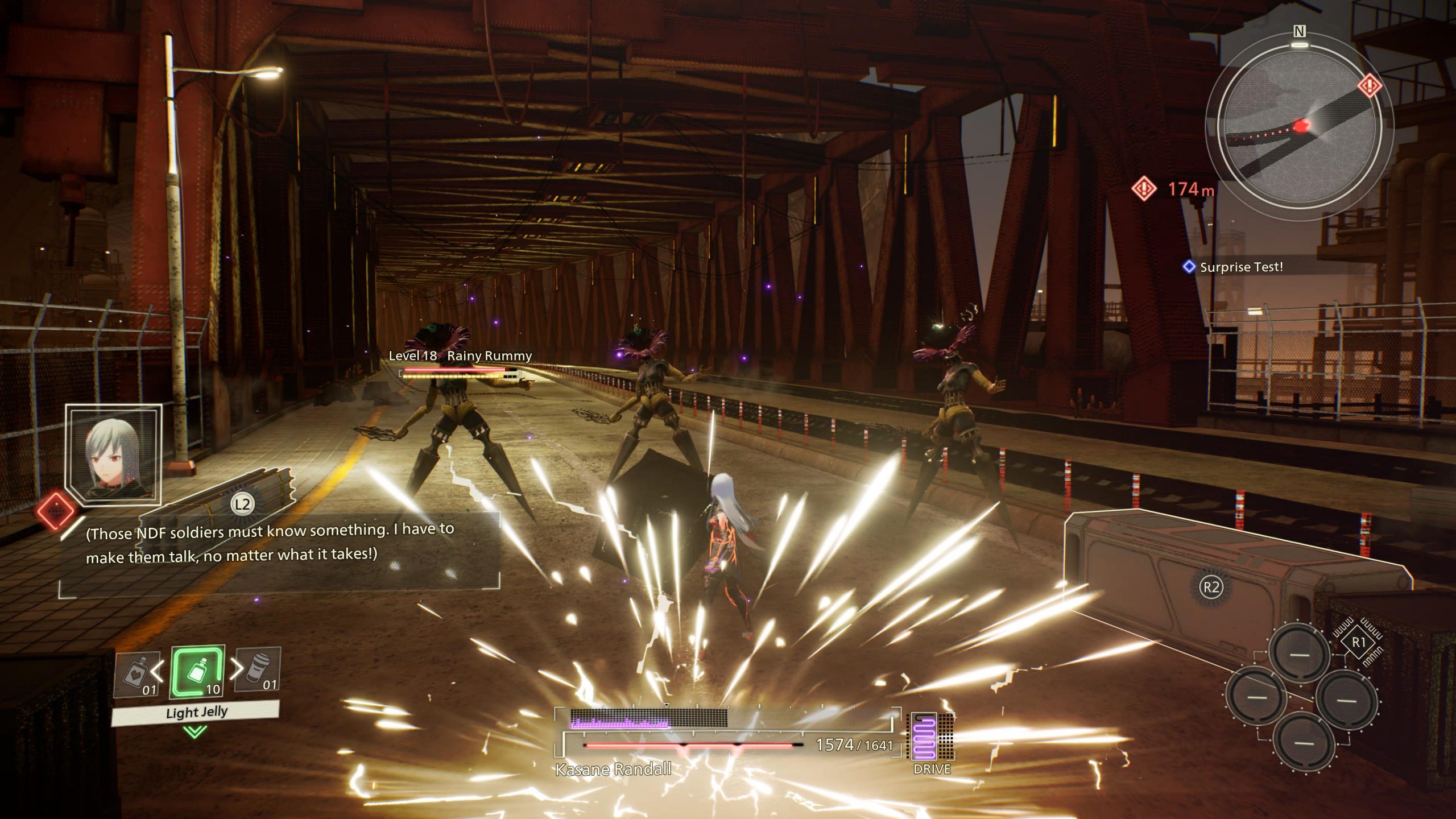Target the Level 18 Rainy Rummy nameplate
The width and height of the screenshot is (1456, 819).
pyautogui.click(x=460, y=356)
